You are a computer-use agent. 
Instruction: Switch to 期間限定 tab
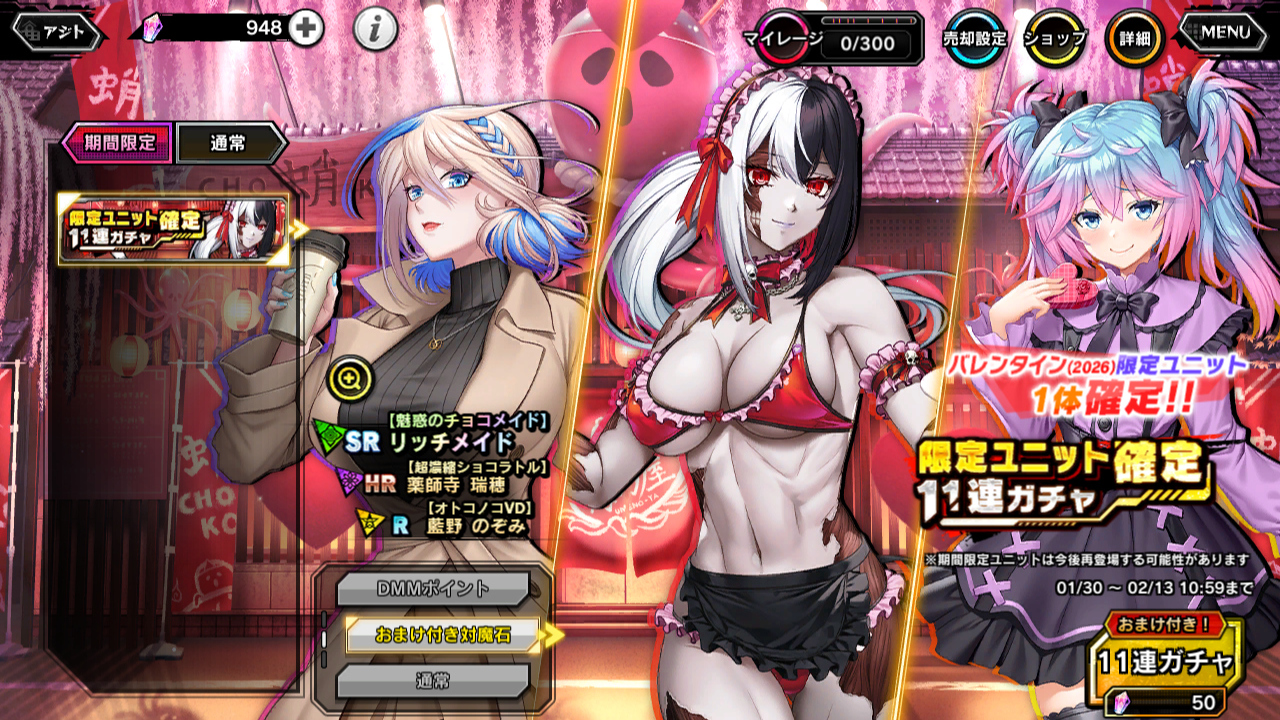pyautogui.click(x=118, y=143)
